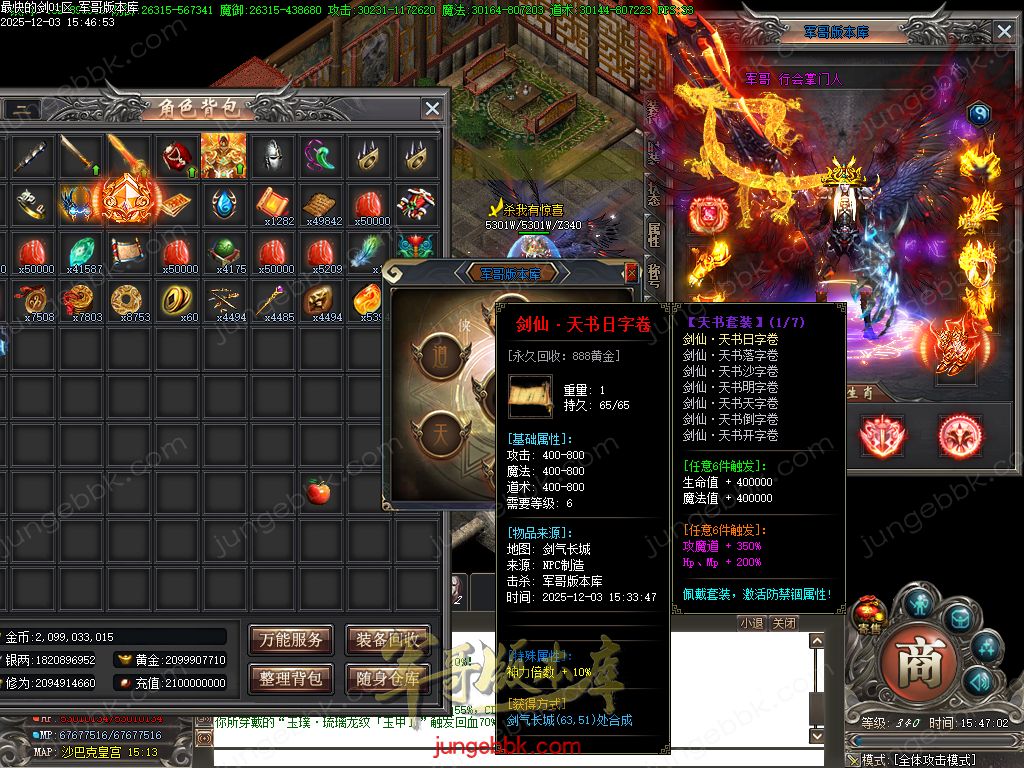Open the large 商 shop button

point(920,662)
